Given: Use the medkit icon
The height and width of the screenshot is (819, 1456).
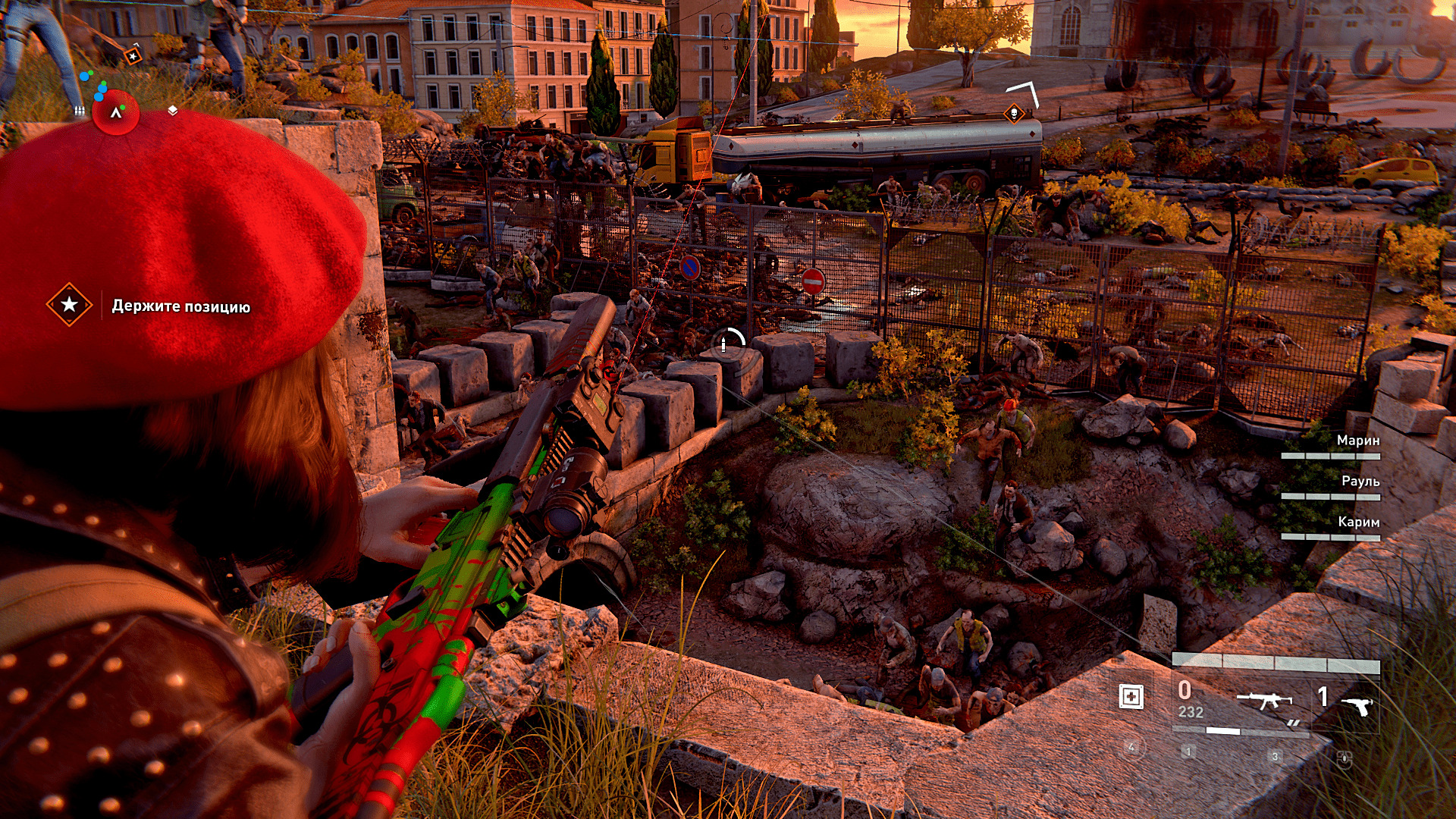Looking at the screenshot, I should click(1131, 696).
